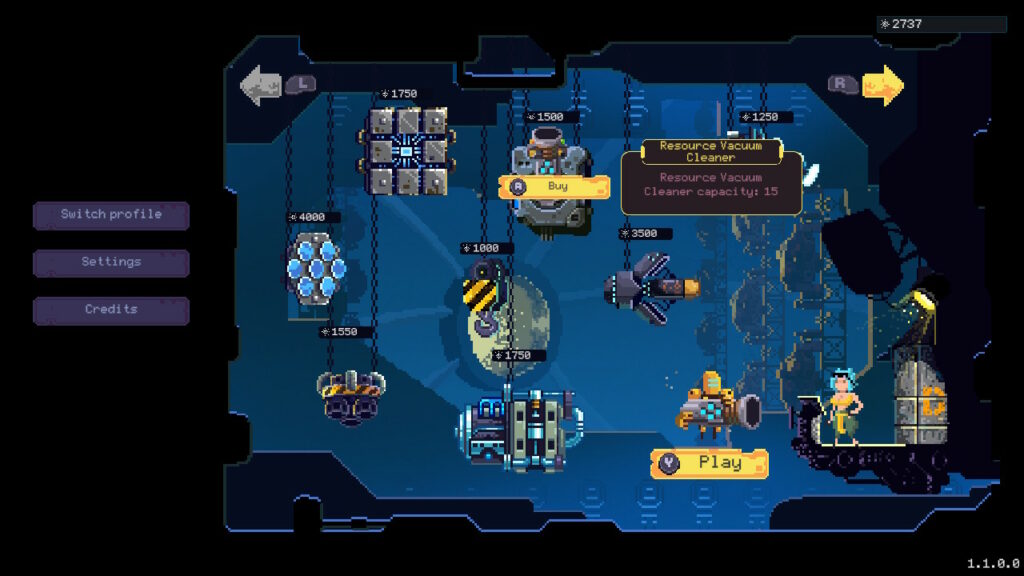Open the Switch profile menu
Screen dimensions: 1024x576
coord(111,215)
